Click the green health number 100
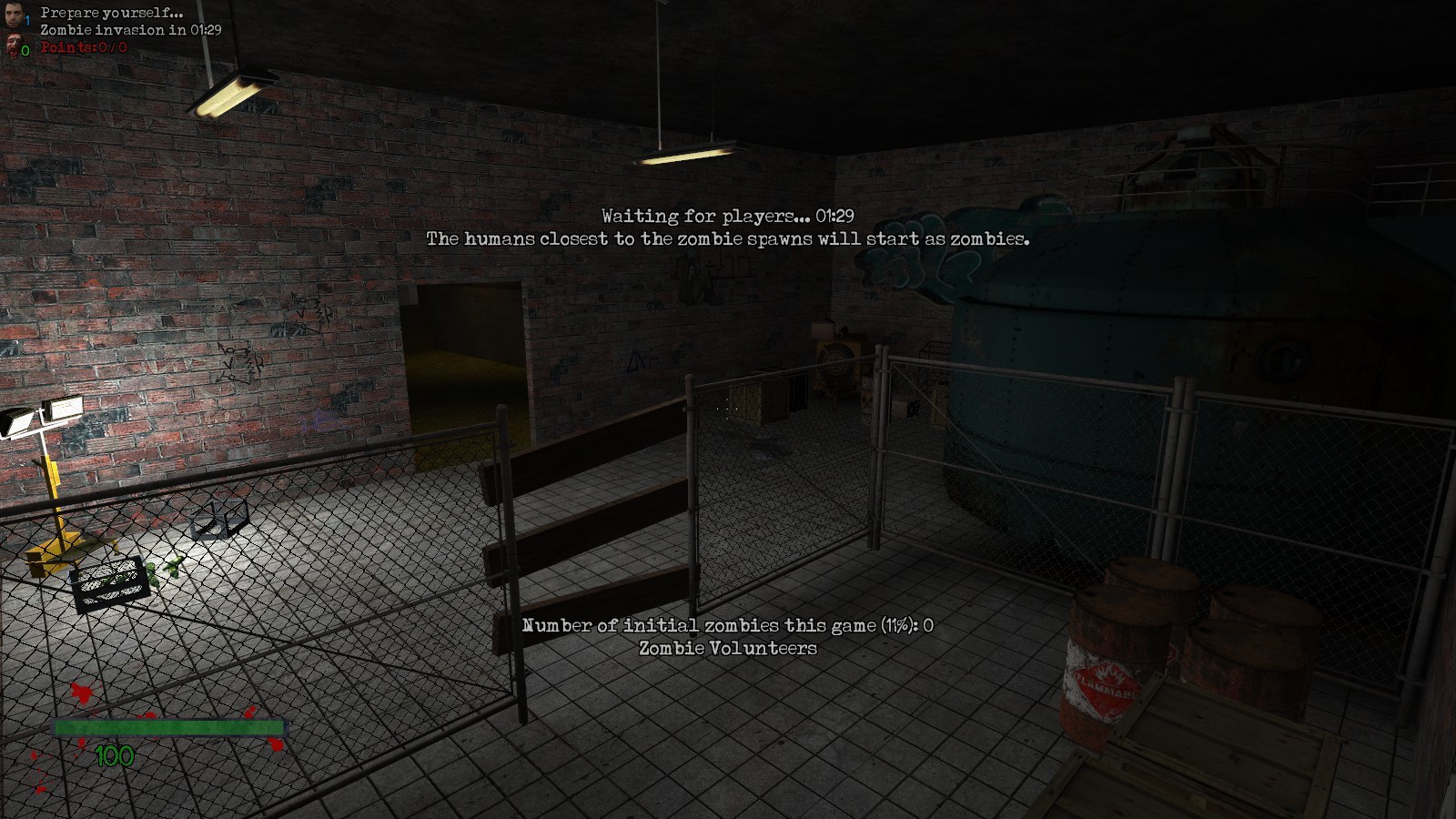This screenshot has height=819, width=1456. click(115, 754)
